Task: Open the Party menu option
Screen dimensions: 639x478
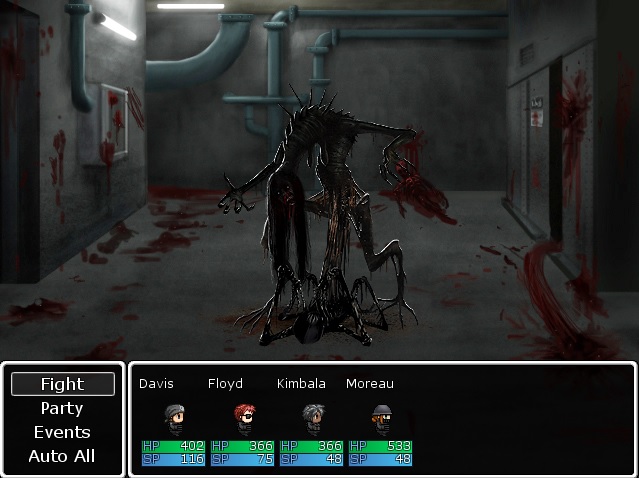Action: (x=62, y=408)
